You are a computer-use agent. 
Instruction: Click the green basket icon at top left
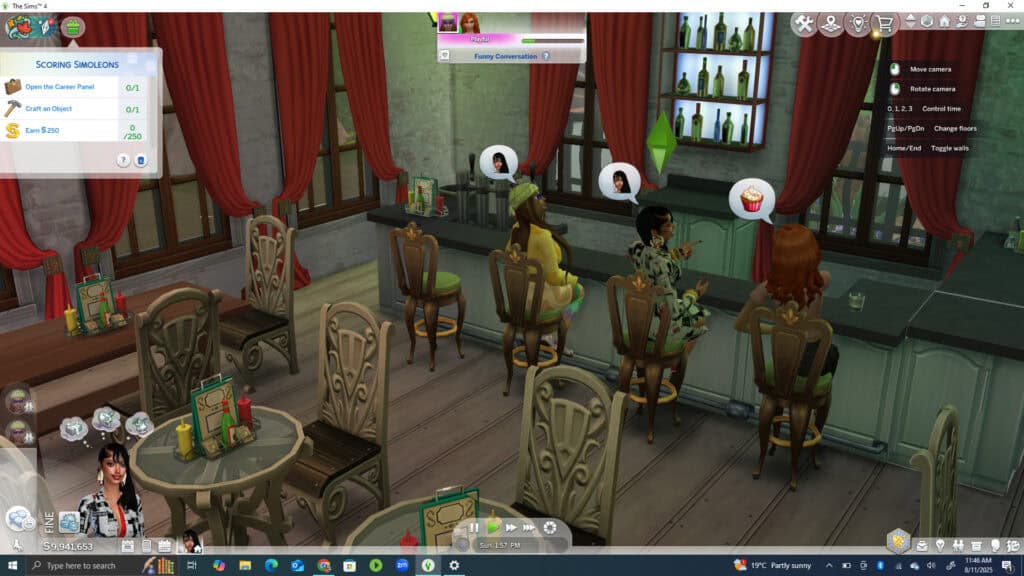coord(73,27)
